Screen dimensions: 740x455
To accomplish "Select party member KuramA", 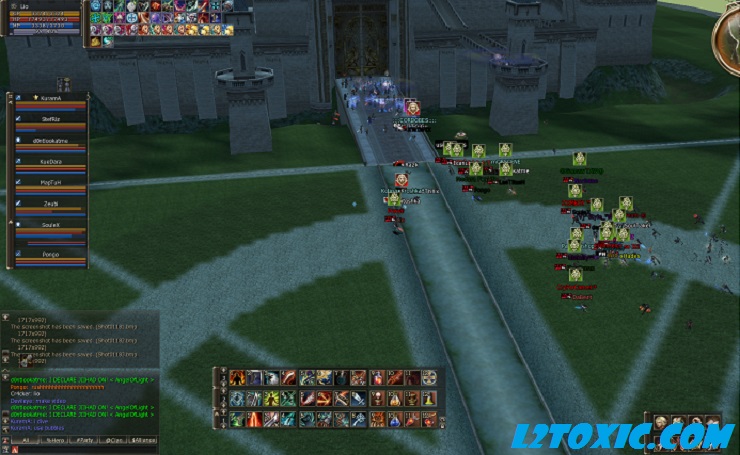I will (50, 99).
